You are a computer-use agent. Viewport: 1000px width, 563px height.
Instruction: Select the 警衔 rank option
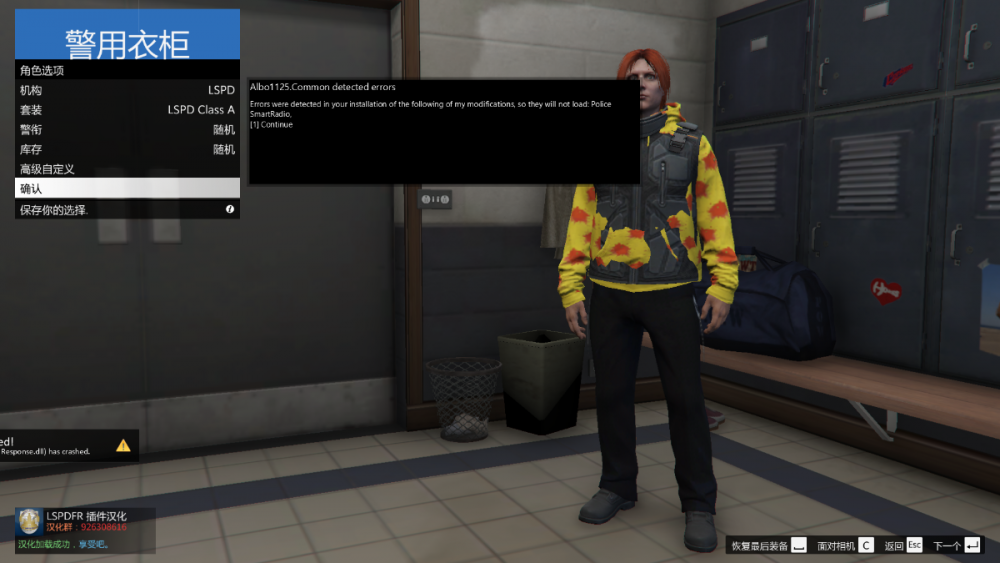coord(127,130)
